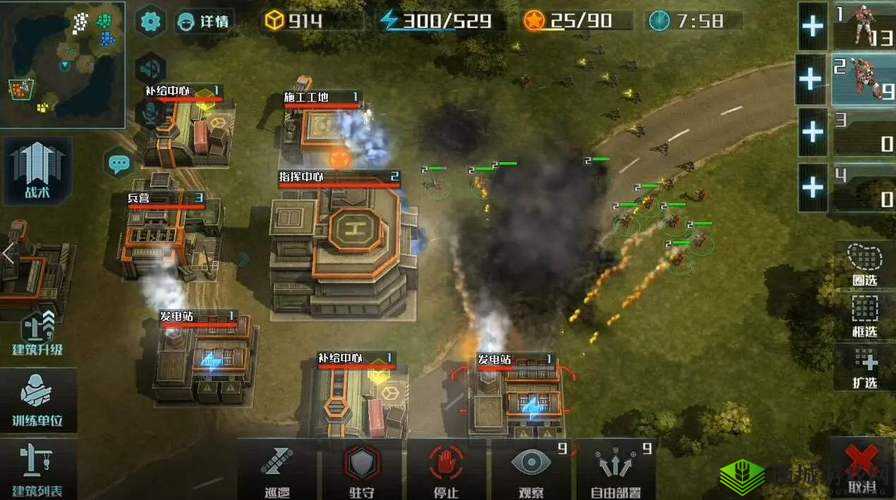This screenshot has width=896, height=500.
Task: Choose 自由部署 free deployment
Action: 615,468
